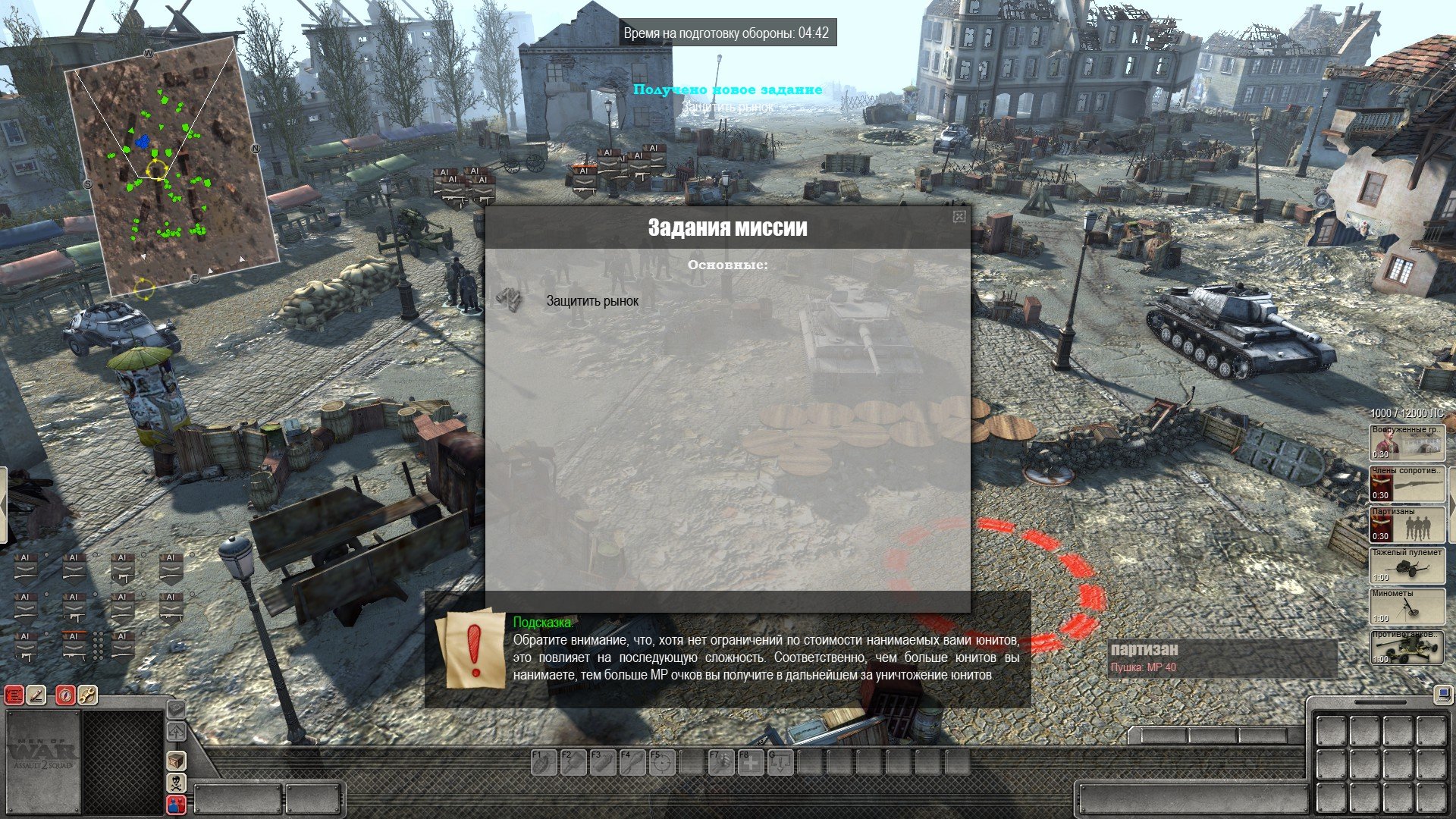Open the wrench tools icon
1456x819 pixels.
[x=88, y=695]
